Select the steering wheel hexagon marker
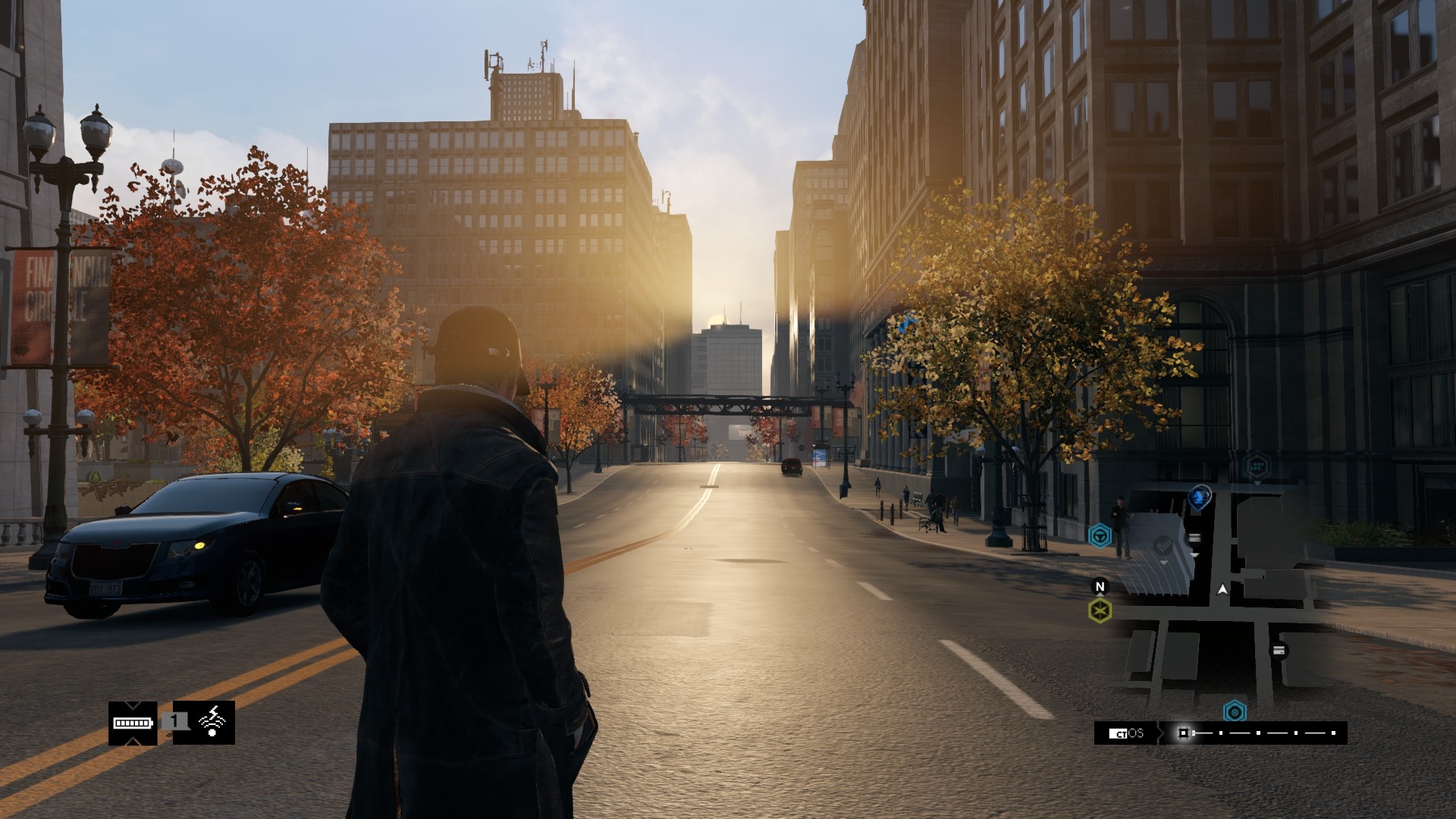This screenshot has width=1456, height=819. (x=1100, y=536)
